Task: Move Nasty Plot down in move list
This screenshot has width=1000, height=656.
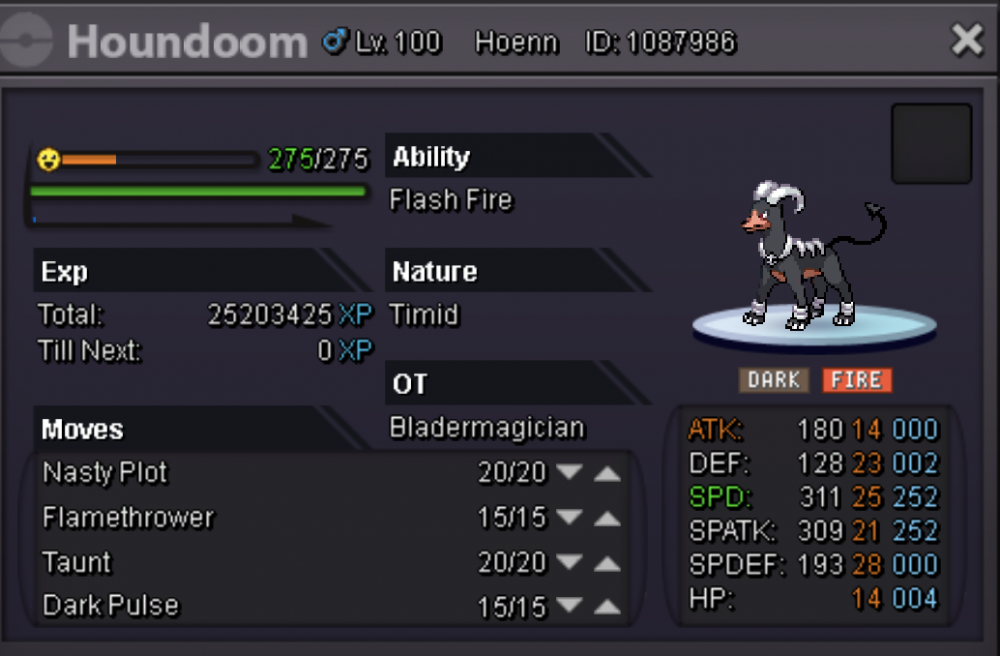Action: click(570, 473)
